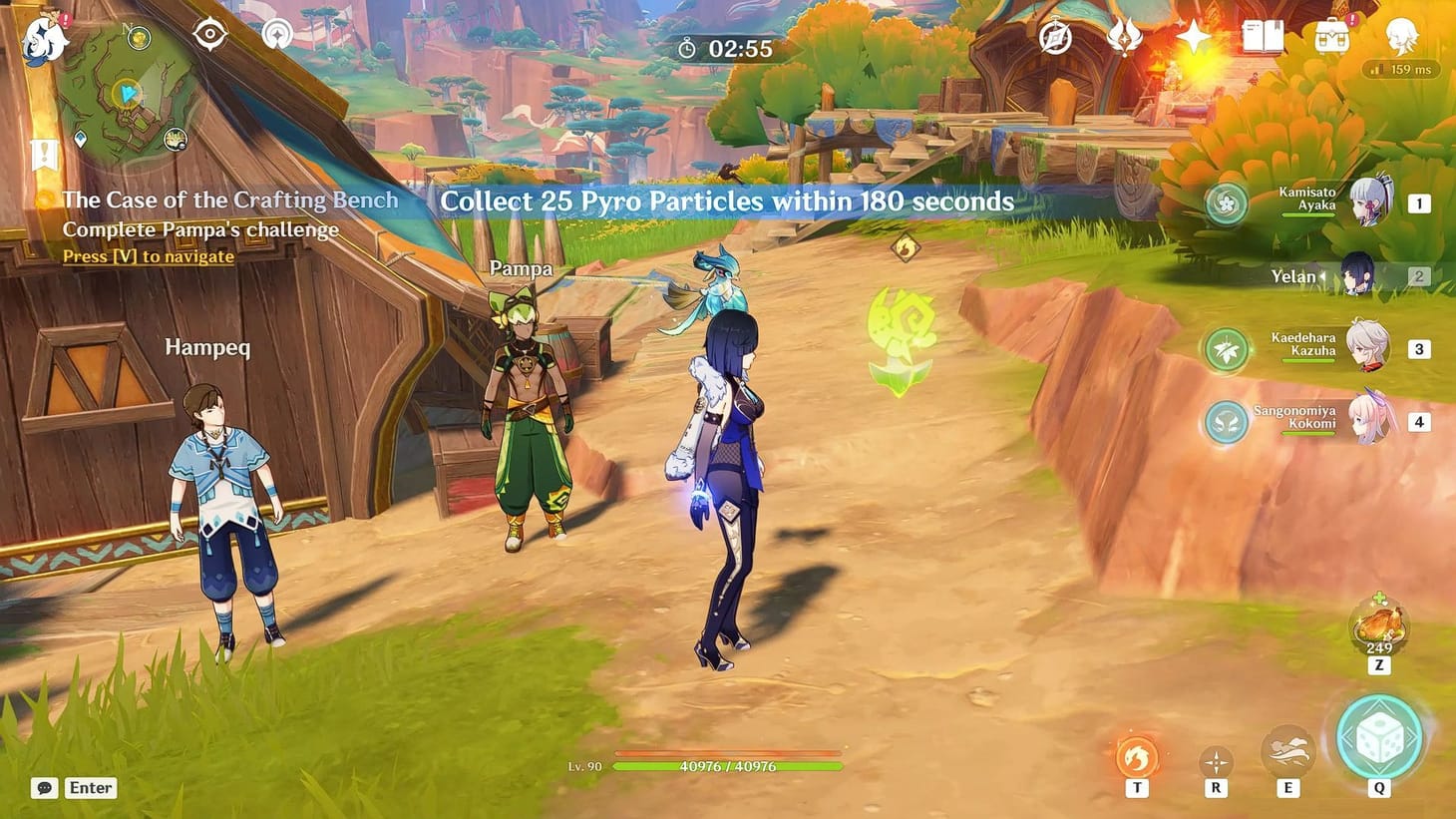Open the Adventurer Handbook book icon
This screenshot has height=819, width=1456.
[x=1262, y=37]
